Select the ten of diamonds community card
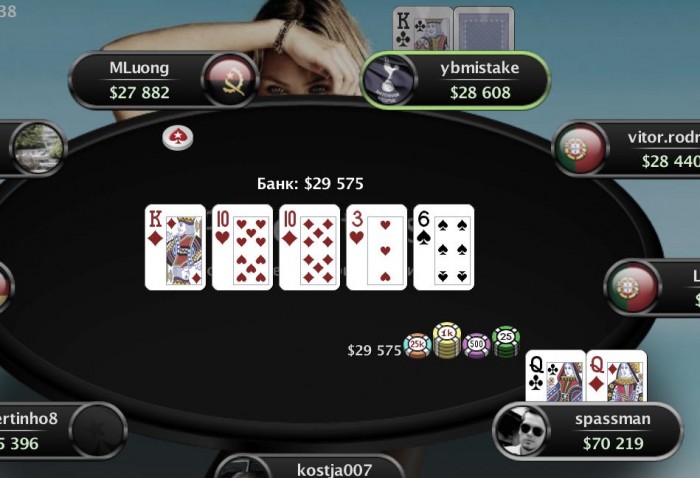The width and height of the screenshot is (700, 478). coord(309,247)
